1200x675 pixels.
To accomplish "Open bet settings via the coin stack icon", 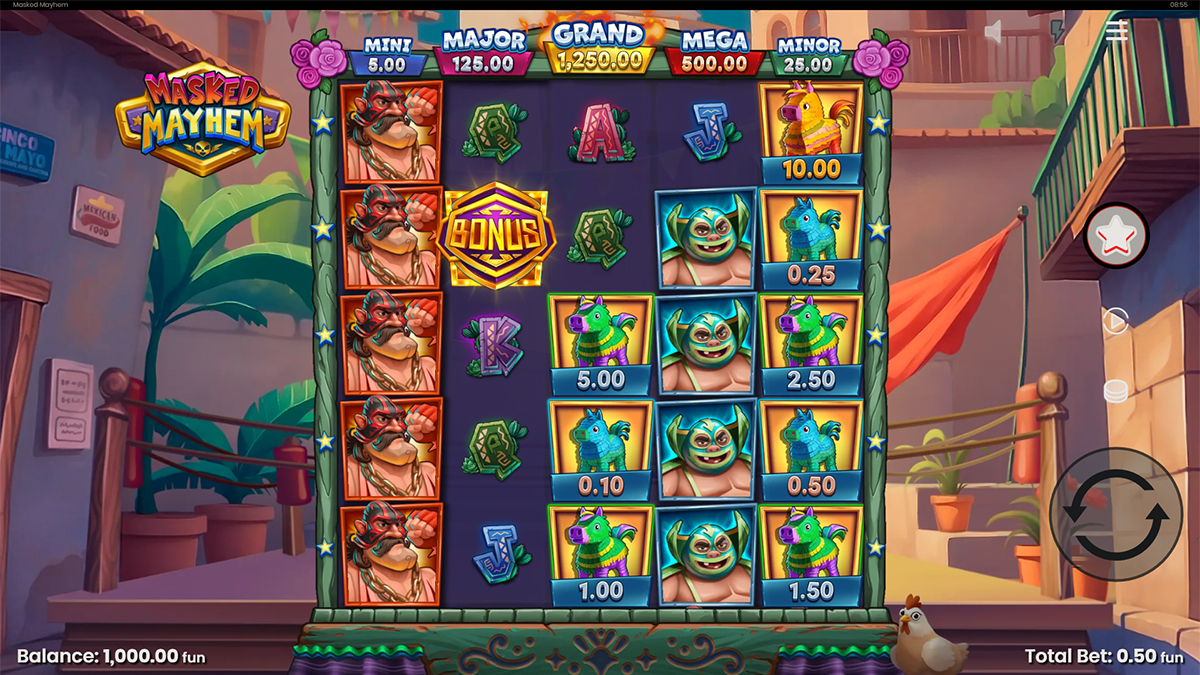I will 1115,391.
